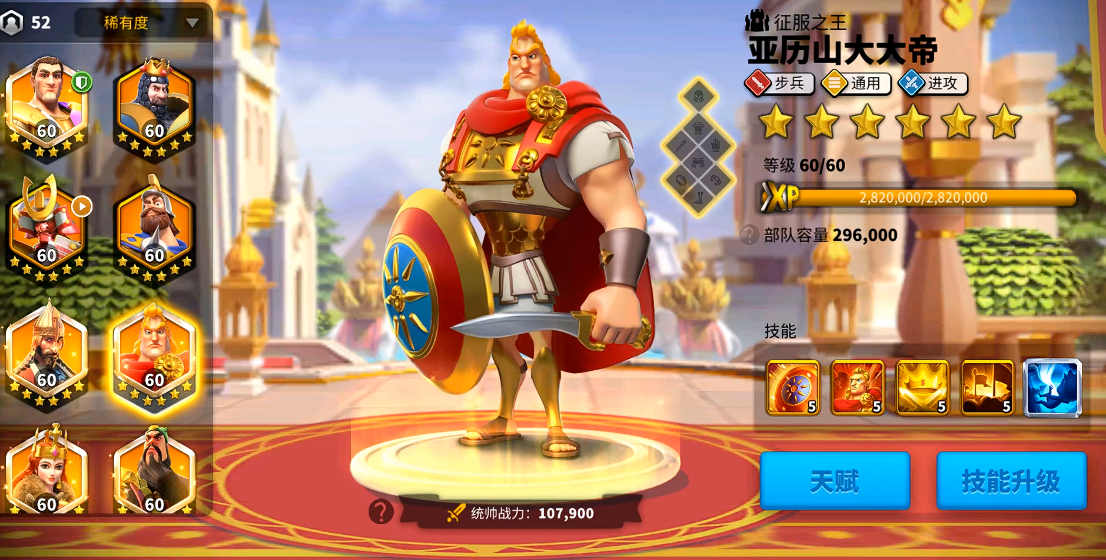This screenshot has height=560, width=1106.
Task: Click the 技能升级 skill upgrade button
Action: 1010,481
